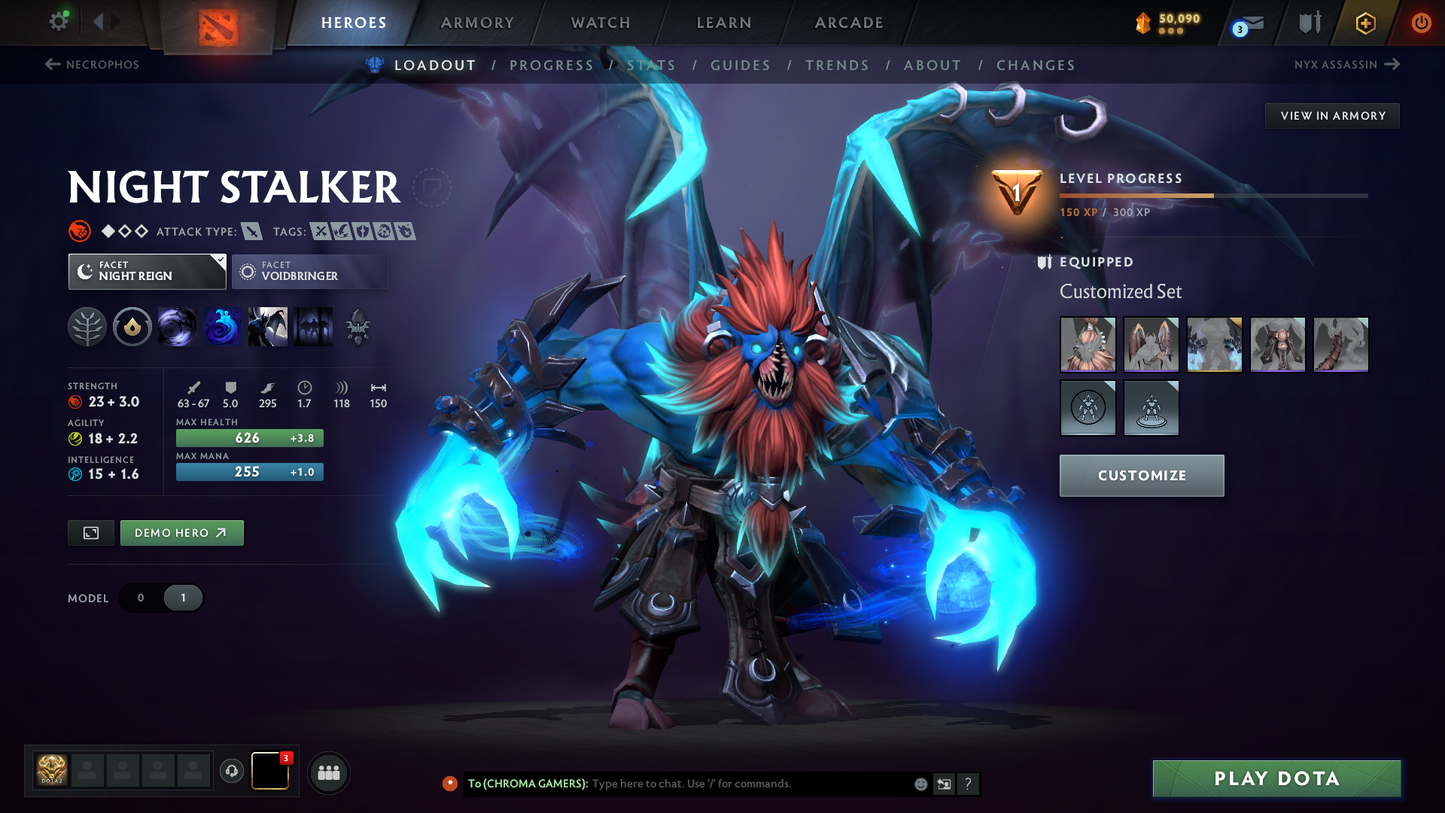Click the innate ability droplet icon
Image resolution: width=1445 pixels, height=813 pixels.
(132, 327)
